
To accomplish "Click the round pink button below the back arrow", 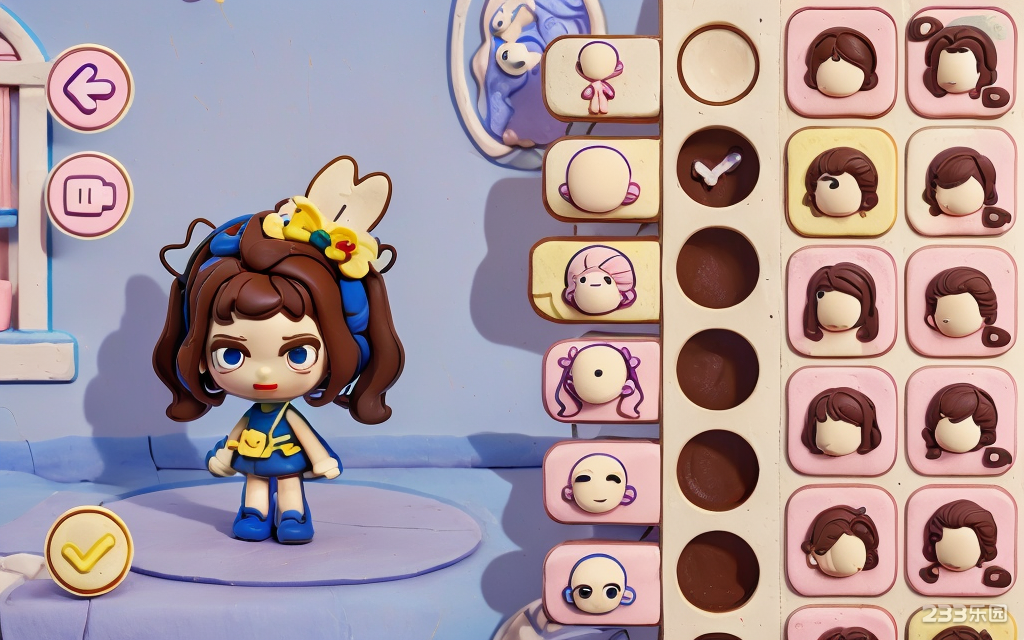I will point(89,195).
